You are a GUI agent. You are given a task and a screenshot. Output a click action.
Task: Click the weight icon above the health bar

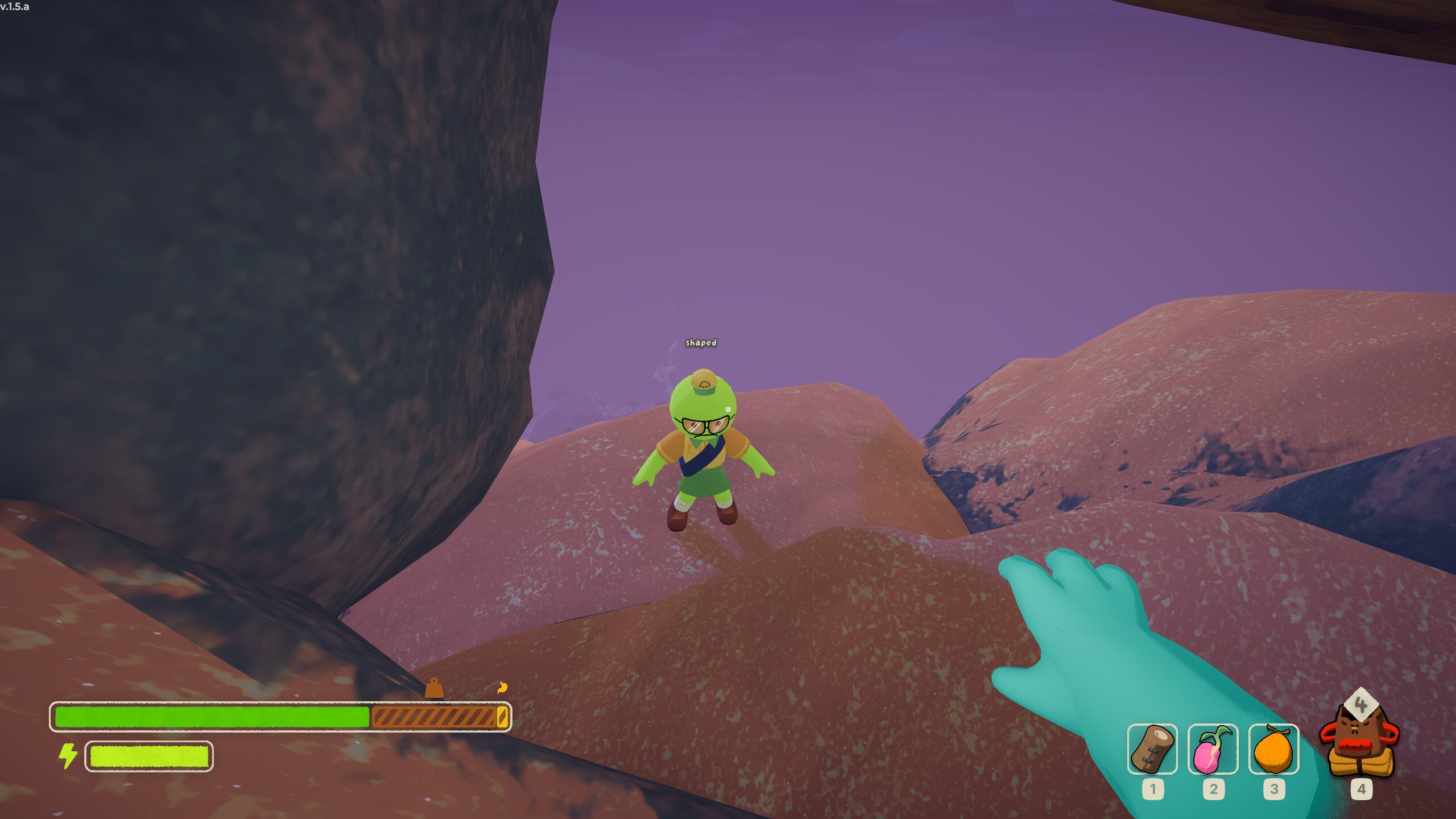tap(433, 688)
